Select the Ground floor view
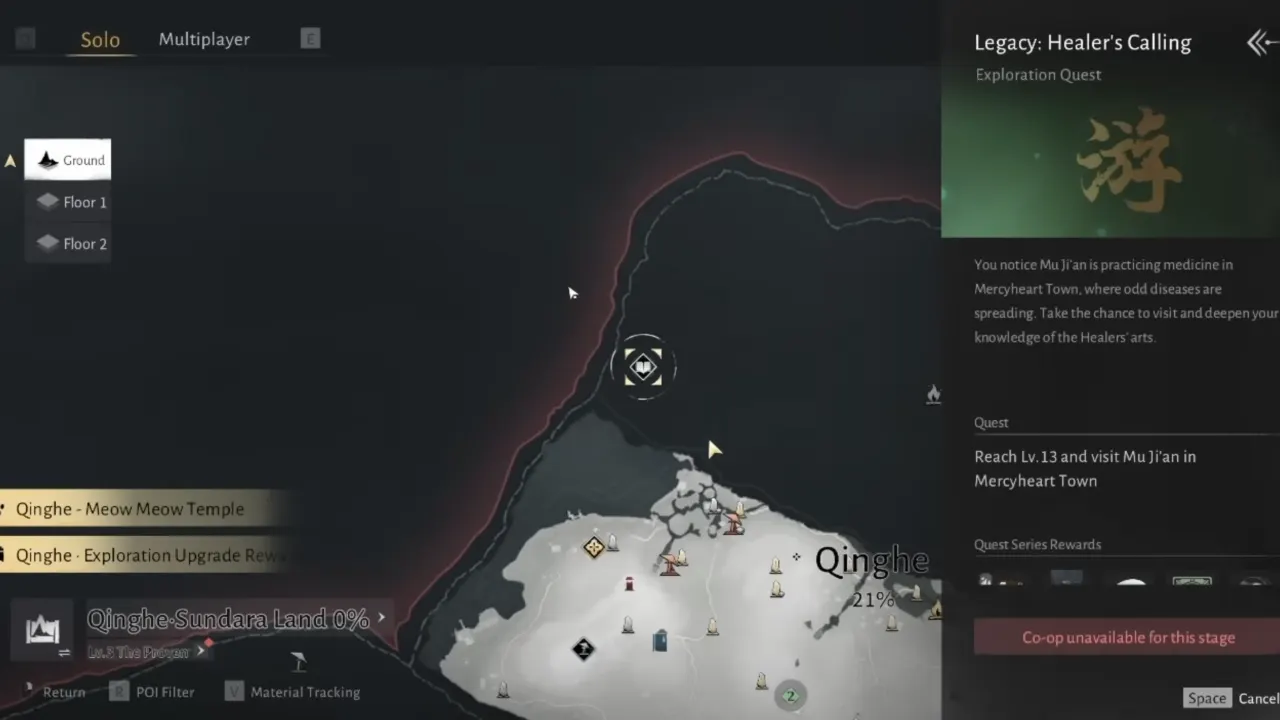Image resolution: width=1280 pixels, height=720 pixels. pyautogui.click(x=68, y=160)
